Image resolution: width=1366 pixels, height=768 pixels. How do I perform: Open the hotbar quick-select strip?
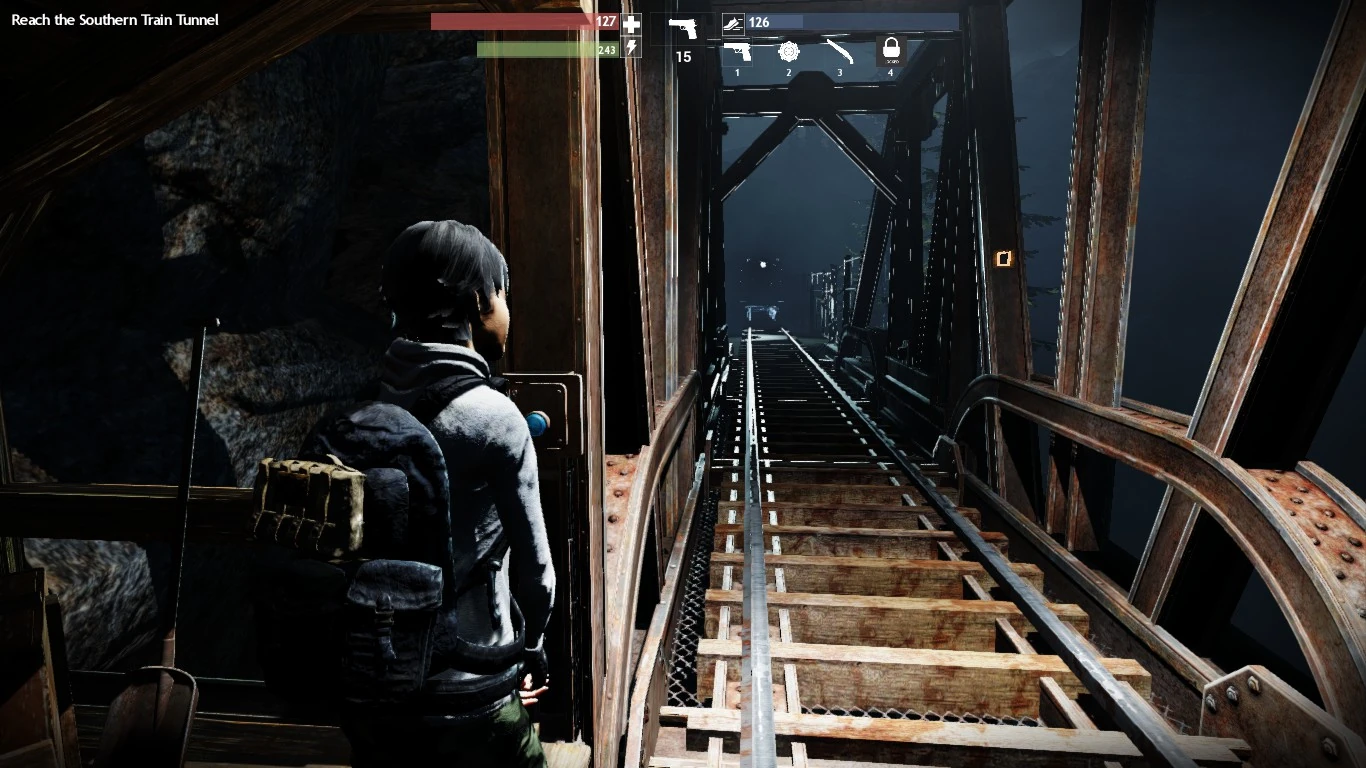click(815, 51)
